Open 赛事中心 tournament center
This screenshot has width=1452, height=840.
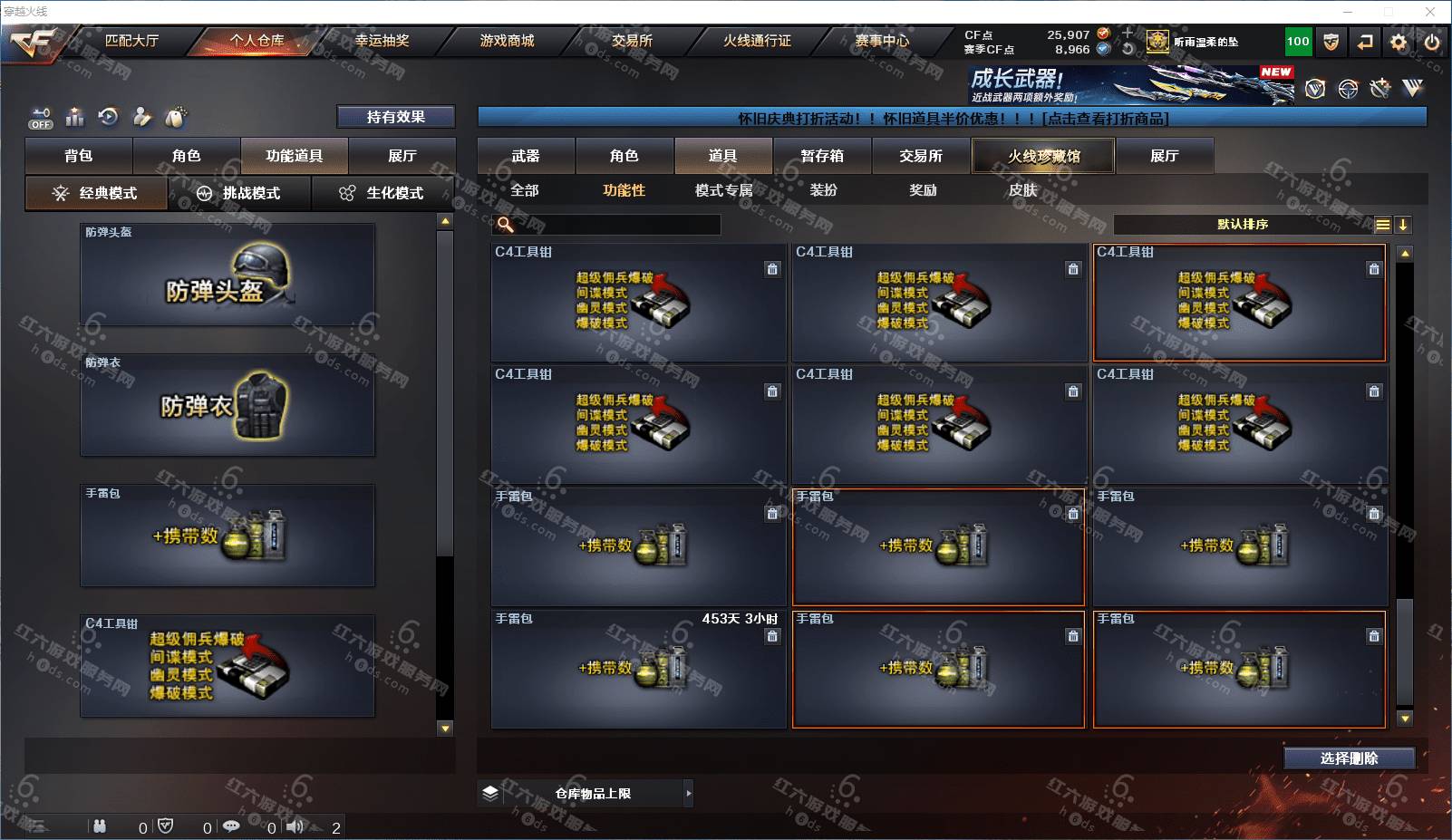click(x=882, y=41)
